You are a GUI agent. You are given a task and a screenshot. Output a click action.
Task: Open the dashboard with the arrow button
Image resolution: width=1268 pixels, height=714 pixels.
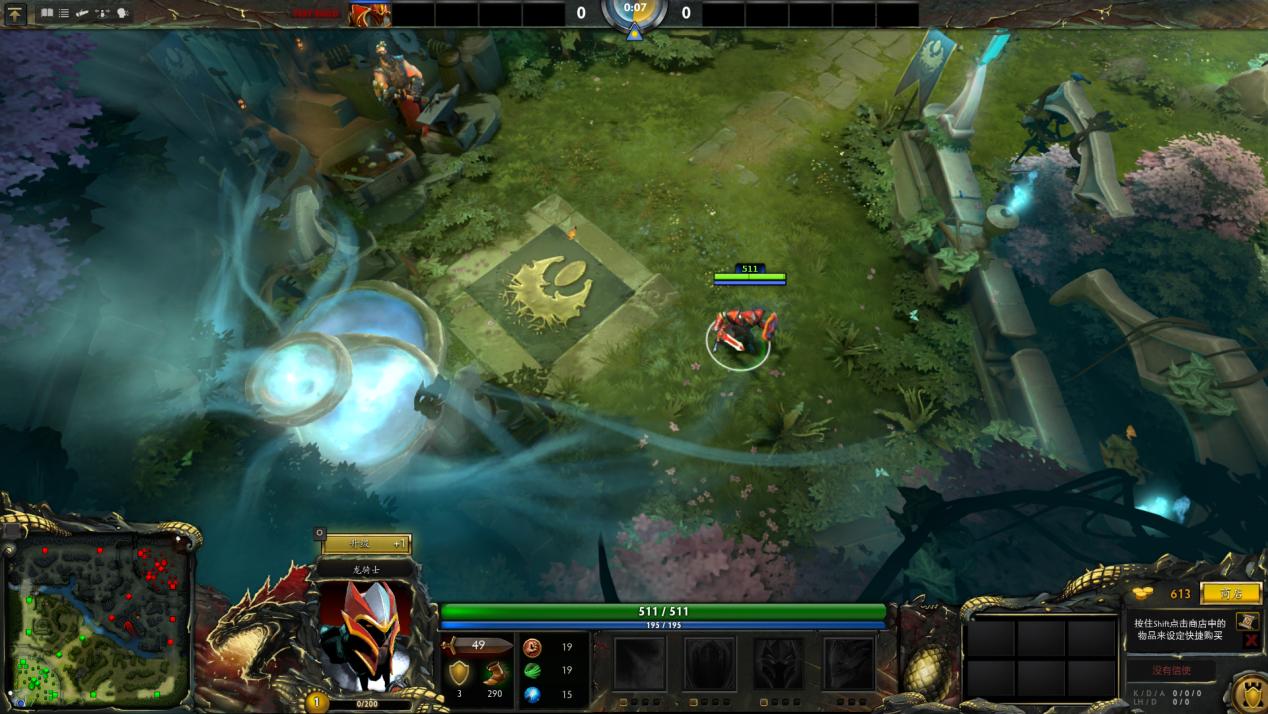pos(15,14)
